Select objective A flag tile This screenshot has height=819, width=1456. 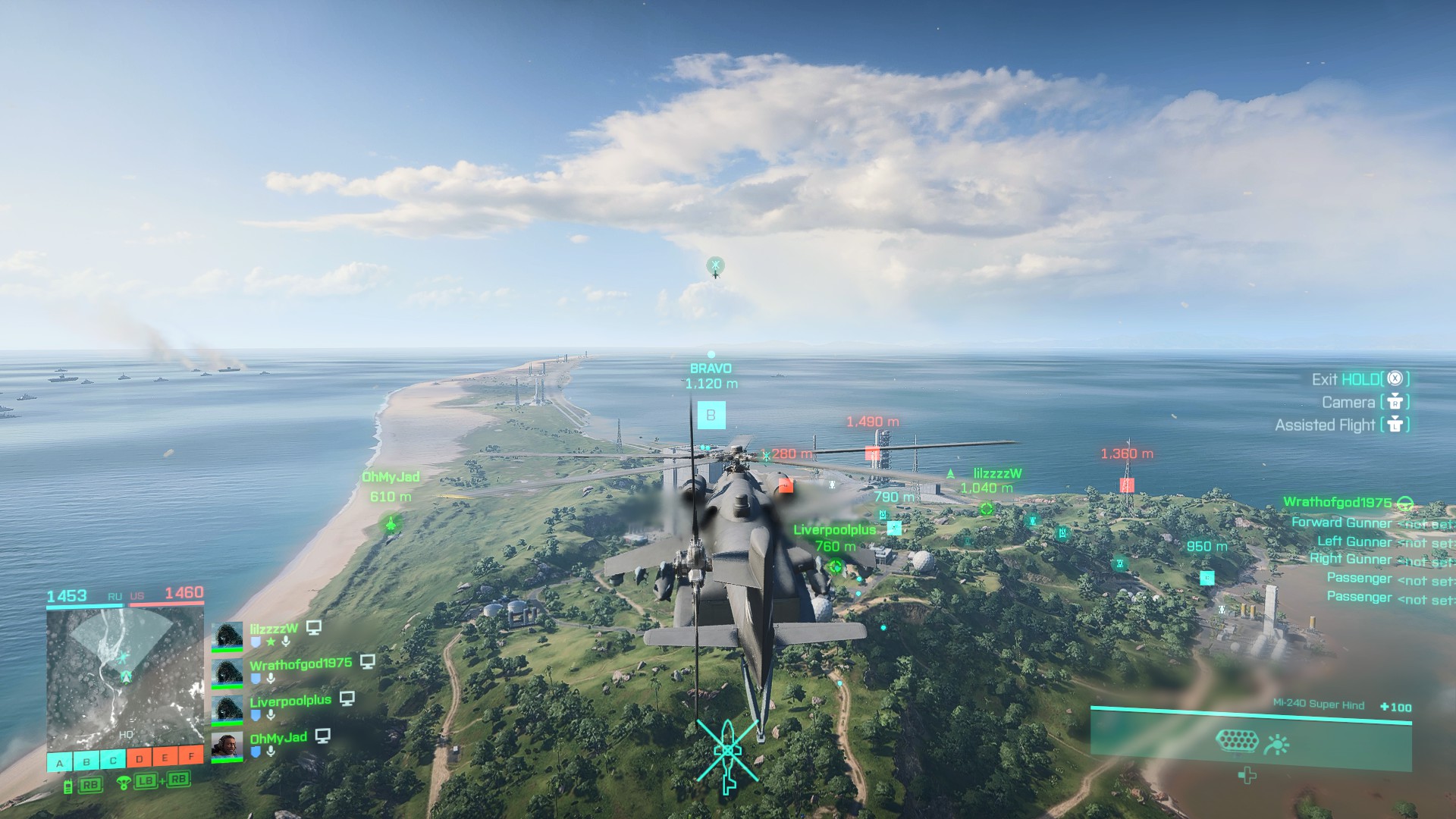(60, 761)
